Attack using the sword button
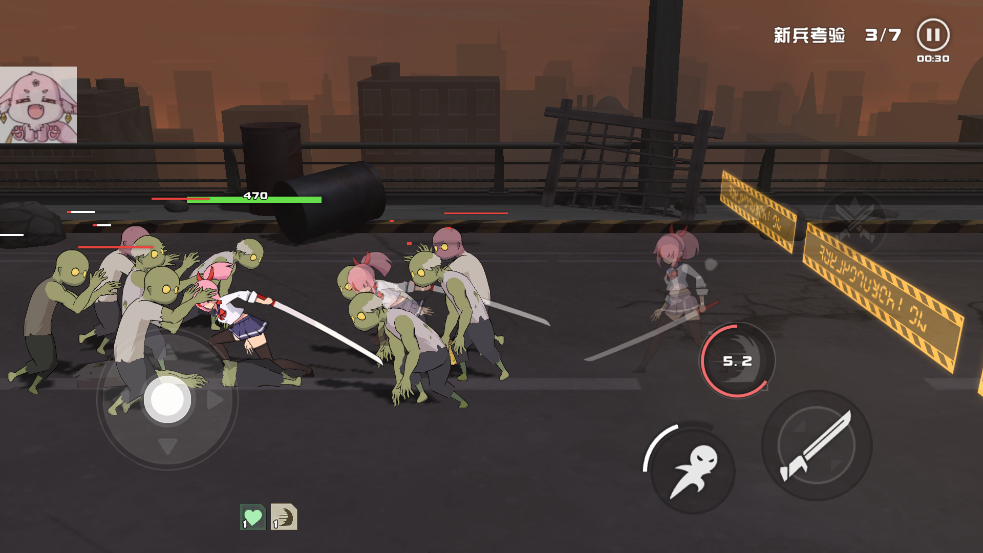This screenshot has height=553, width=983. pos(816,445)
